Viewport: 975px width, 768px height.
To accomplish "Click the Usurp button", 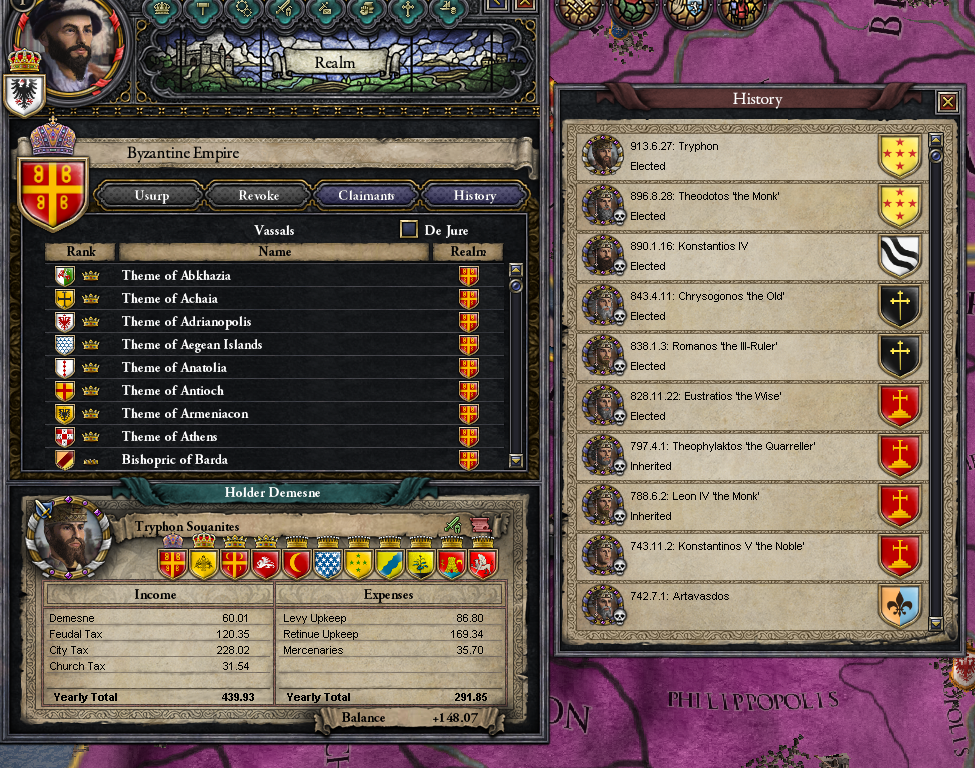I will 150,196.
